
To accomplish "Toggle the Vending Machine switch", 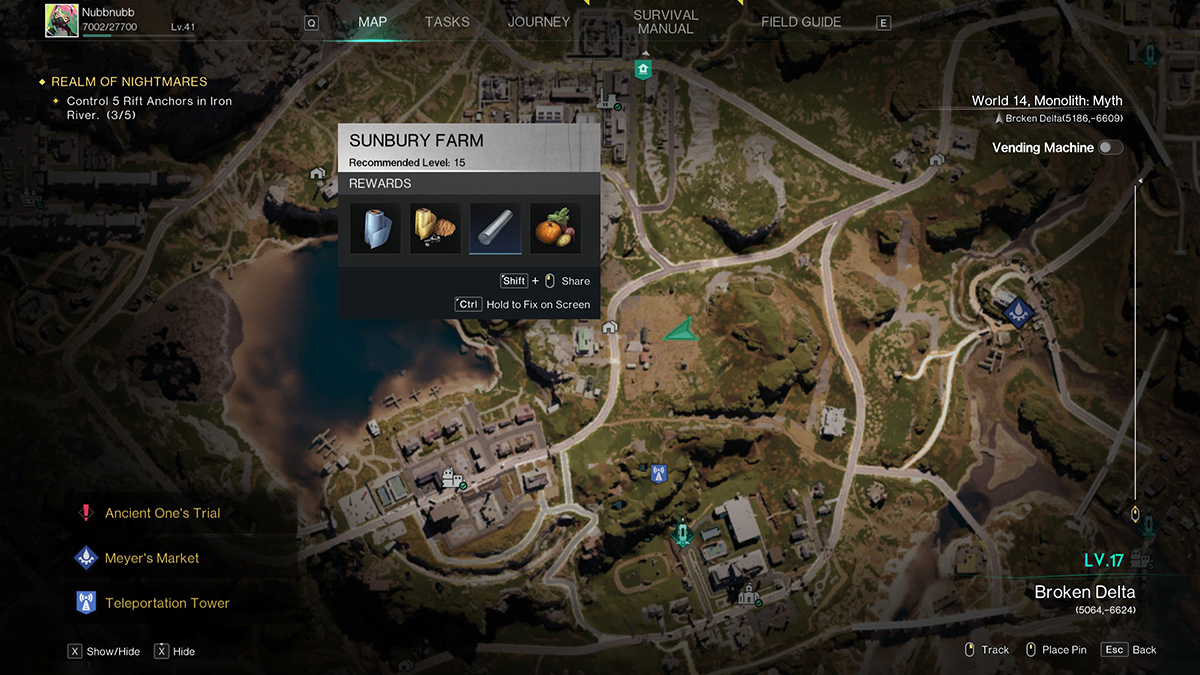I will pos(1110,148).
